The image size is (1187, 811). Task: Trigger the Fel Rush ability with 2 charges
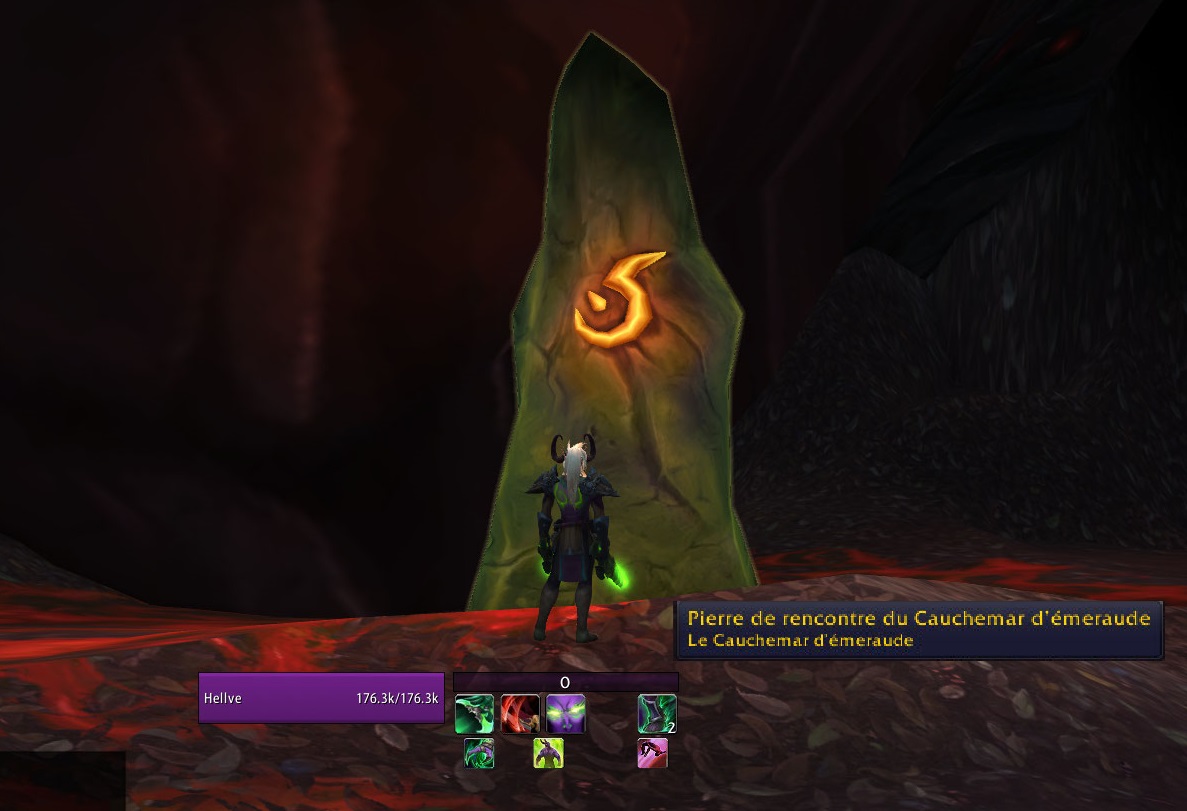coord(657,714)
